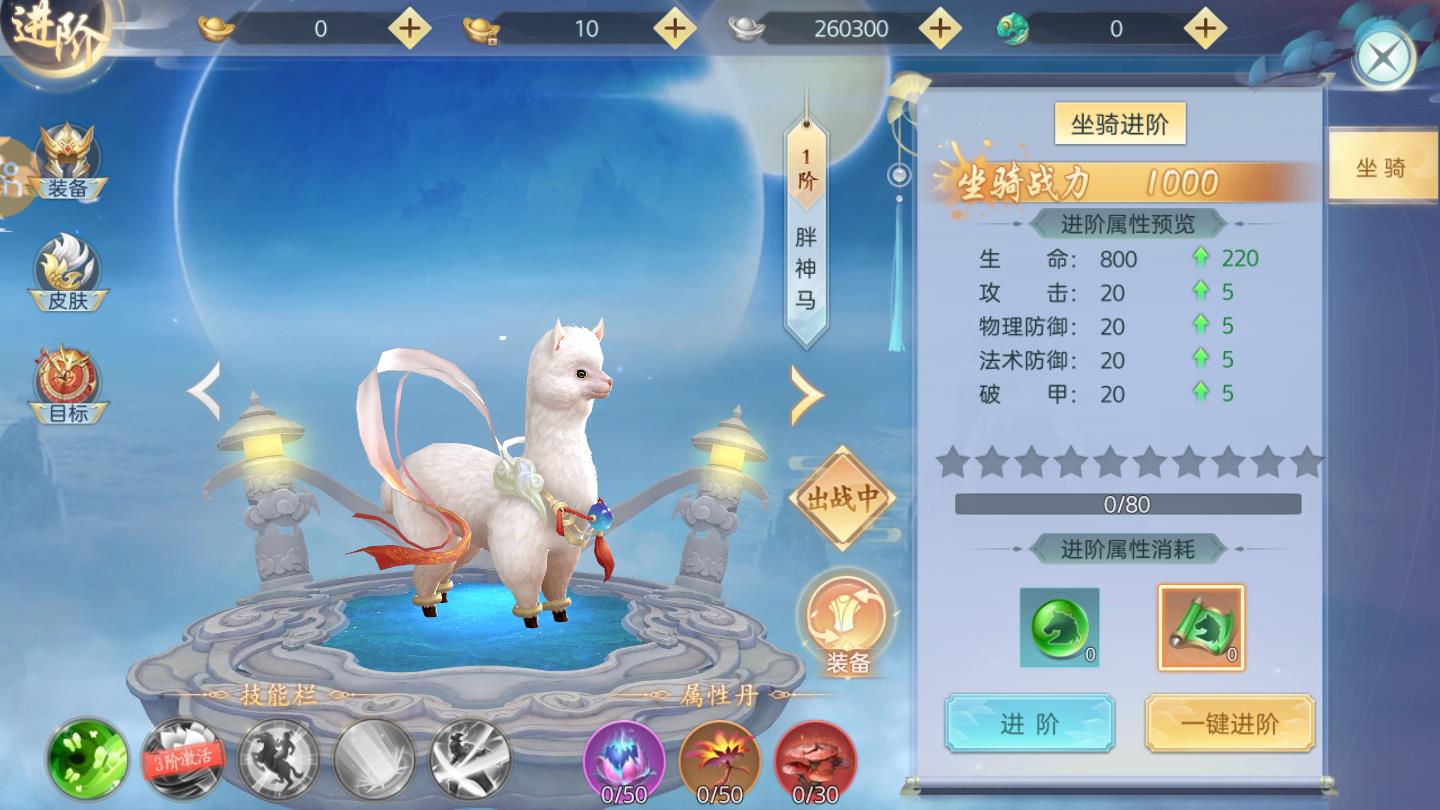This screenshot has height=810, width=1440.
Task: Click the purple lotus 属性丹 pill (0/50)
Action: click(626, 762)
